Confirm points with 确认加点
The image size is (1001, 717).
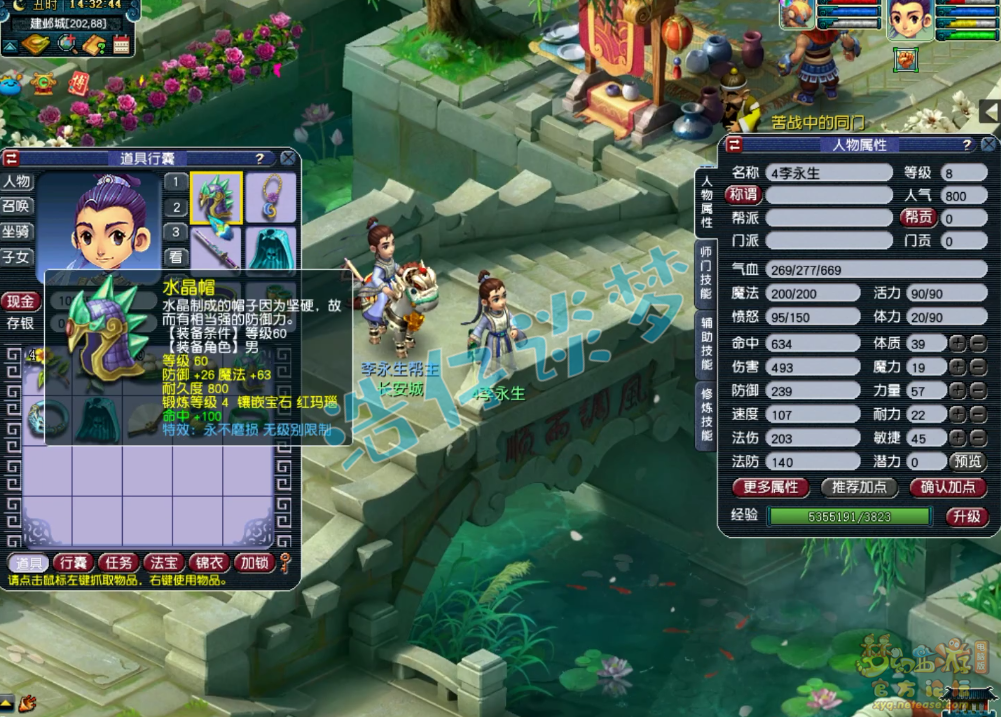click(947, 487)
